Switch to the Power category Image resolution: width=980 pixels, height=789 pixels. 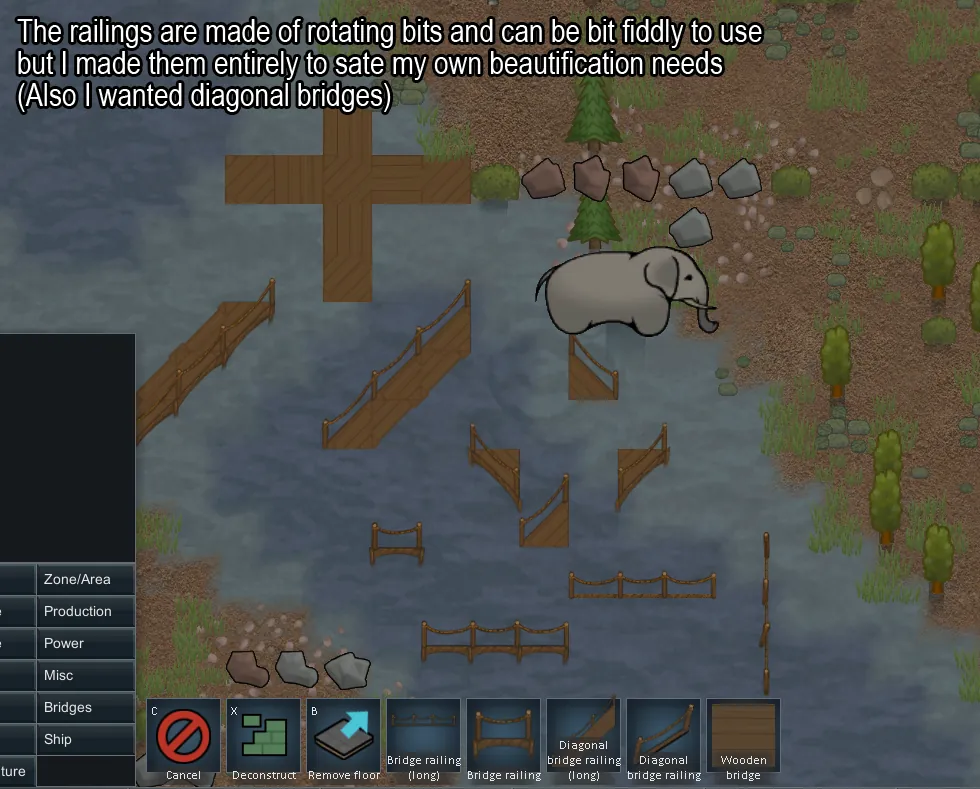pyautogui.click(x=85, y=644)
